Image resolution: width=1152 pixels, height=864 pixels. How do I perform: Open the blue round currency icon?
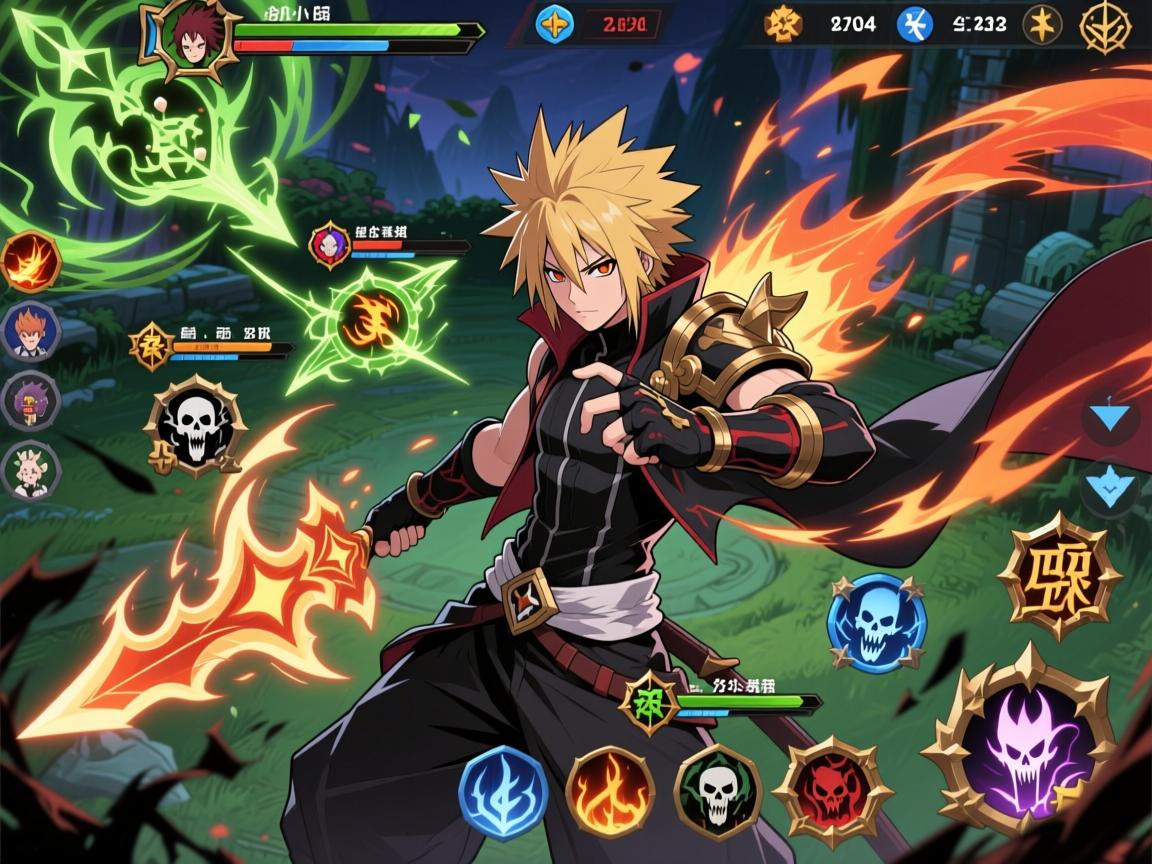914,24
